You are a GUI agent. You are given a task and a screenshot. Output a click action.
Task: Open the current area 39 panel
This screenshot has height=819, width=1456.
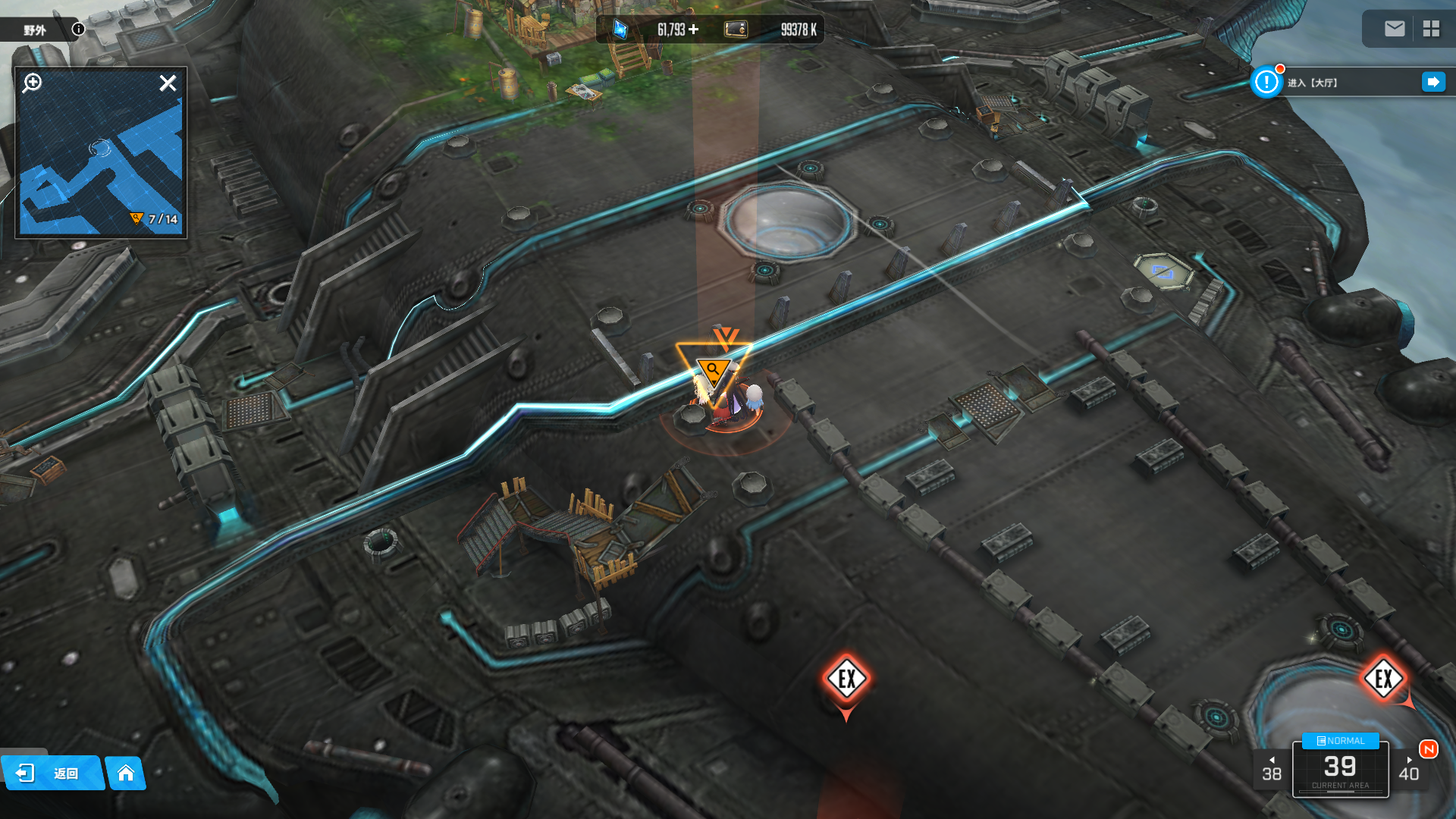pos(1340,770)
